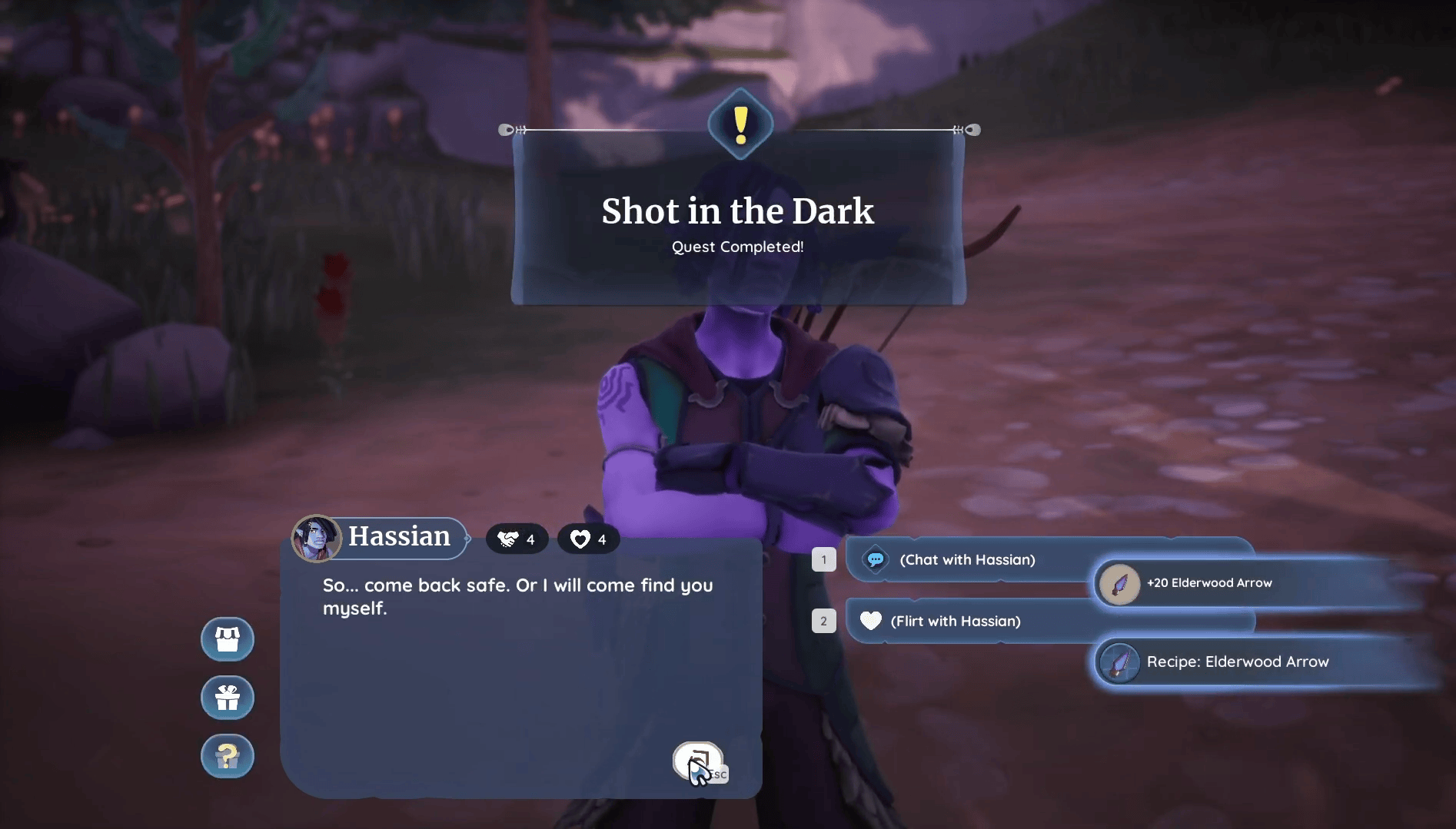1456x829 pixels.
Task: Click the Recipe: Elderwood Arrow item icon
Action: (1120, 662)
